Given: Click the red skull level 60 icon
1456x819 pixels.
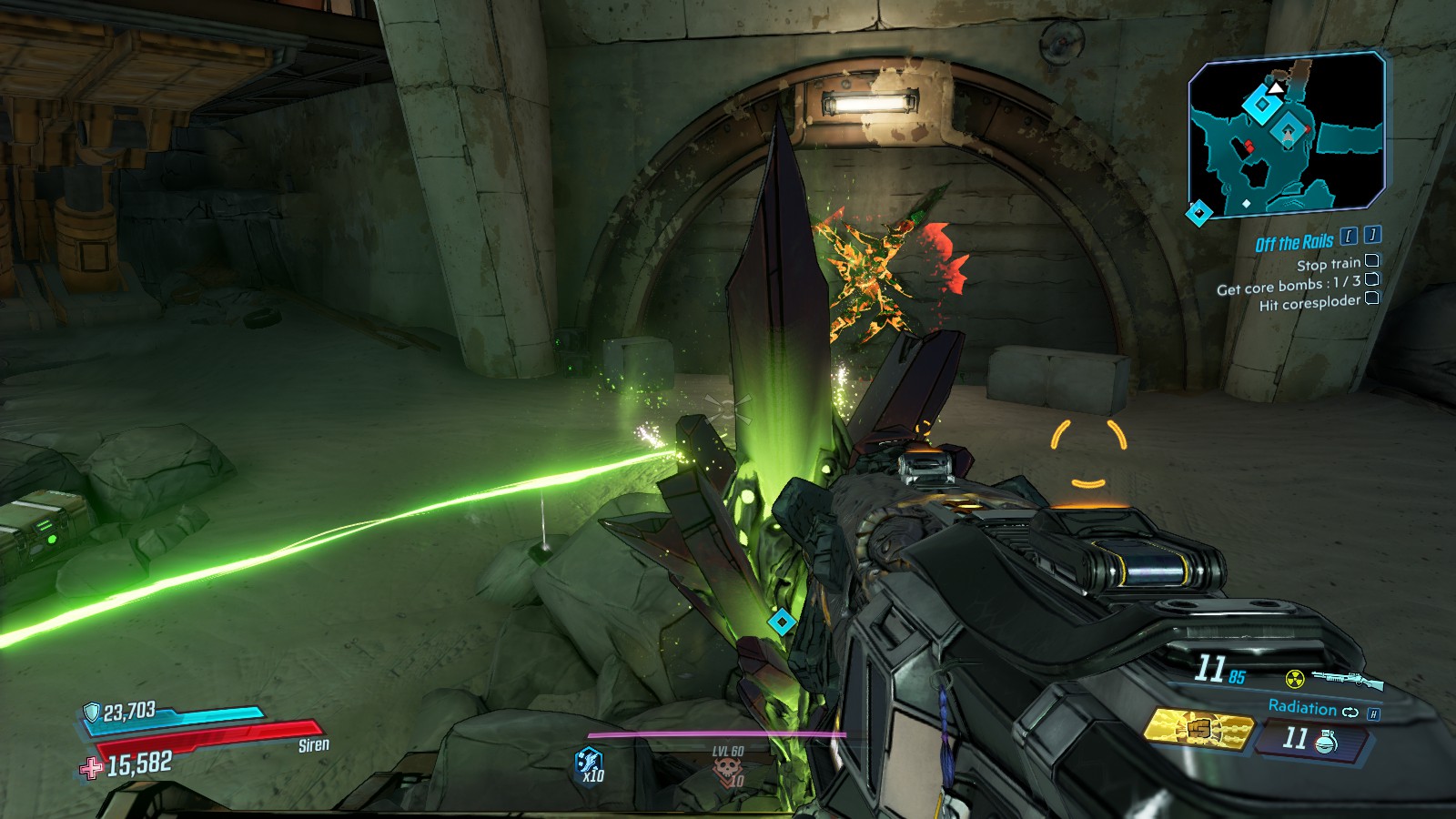Looking at the screenshot, I should pyautogui.click(x=727, y=771).
